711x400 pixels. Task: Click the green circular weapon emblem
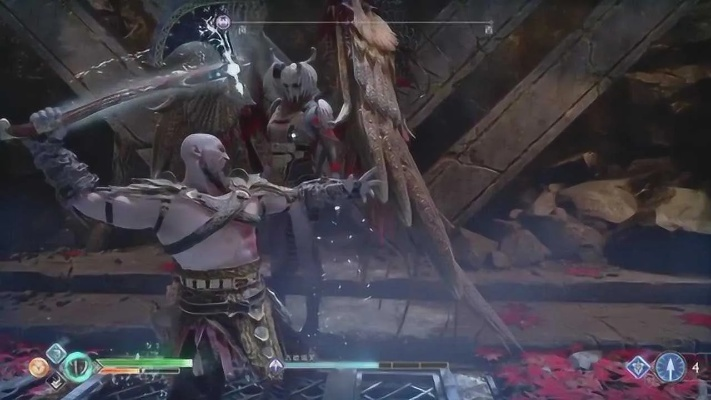tap(77, 367)
